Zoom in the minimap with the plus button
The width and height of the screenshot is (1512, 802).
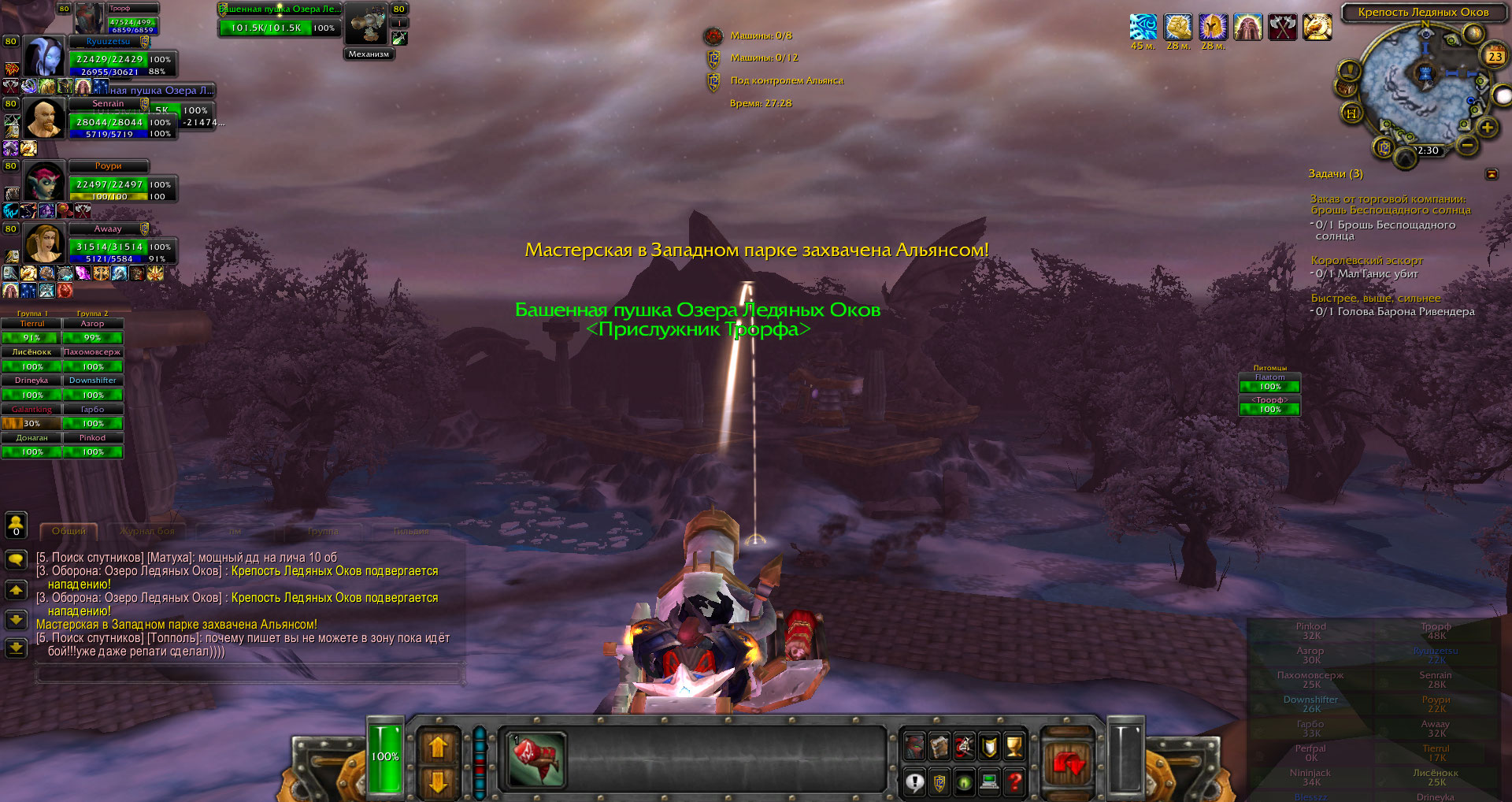point(1487,127)
